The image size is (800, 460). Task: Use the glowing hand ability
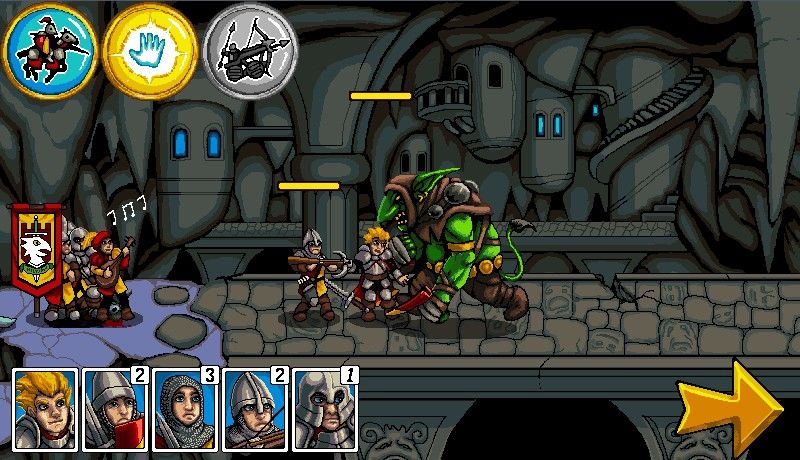click(x=149, y=49)
